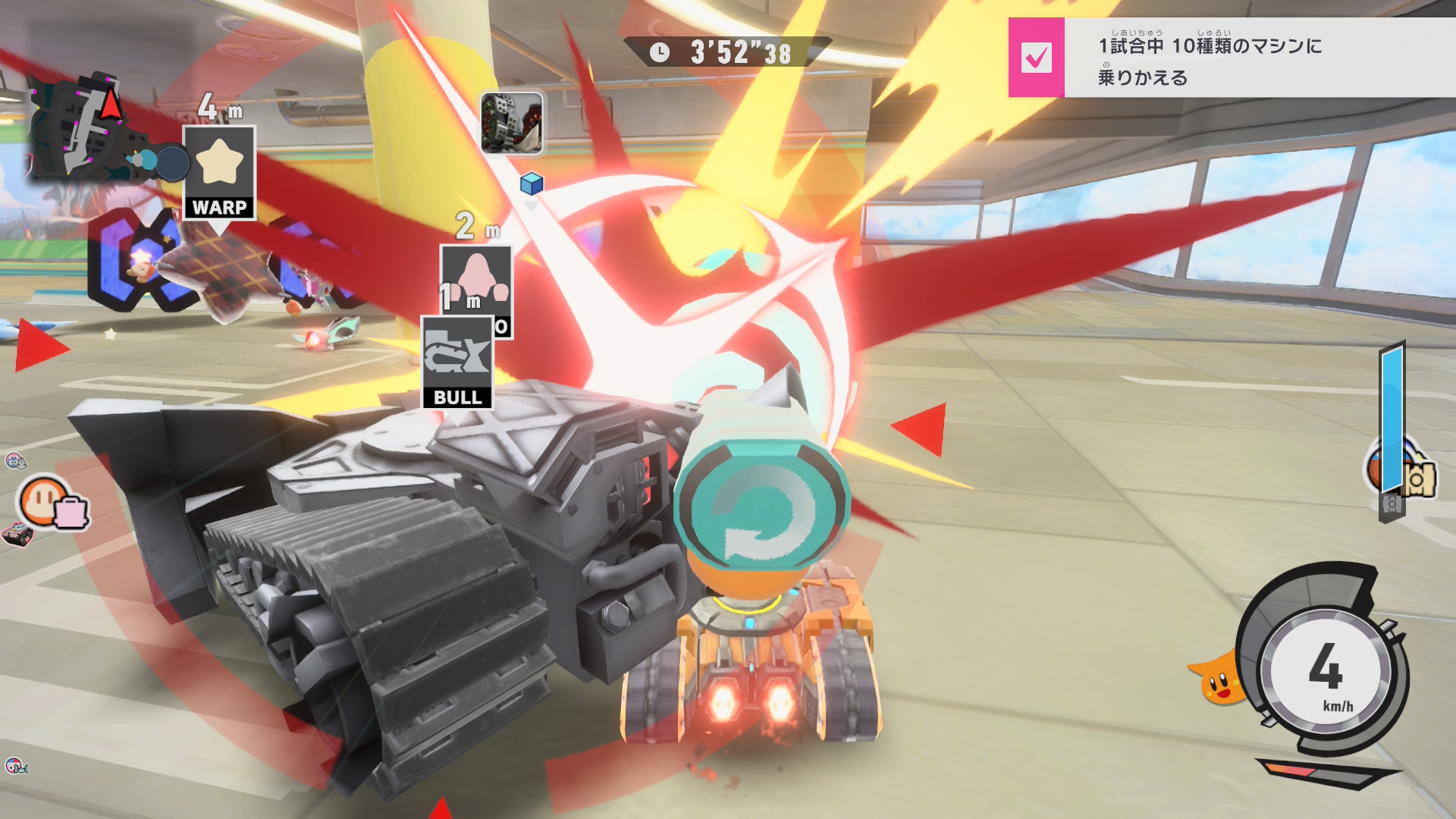Viewport: 1456px width, 819px height.
Task: Select the tank machine thumbnail
Action: pos(512,123)
